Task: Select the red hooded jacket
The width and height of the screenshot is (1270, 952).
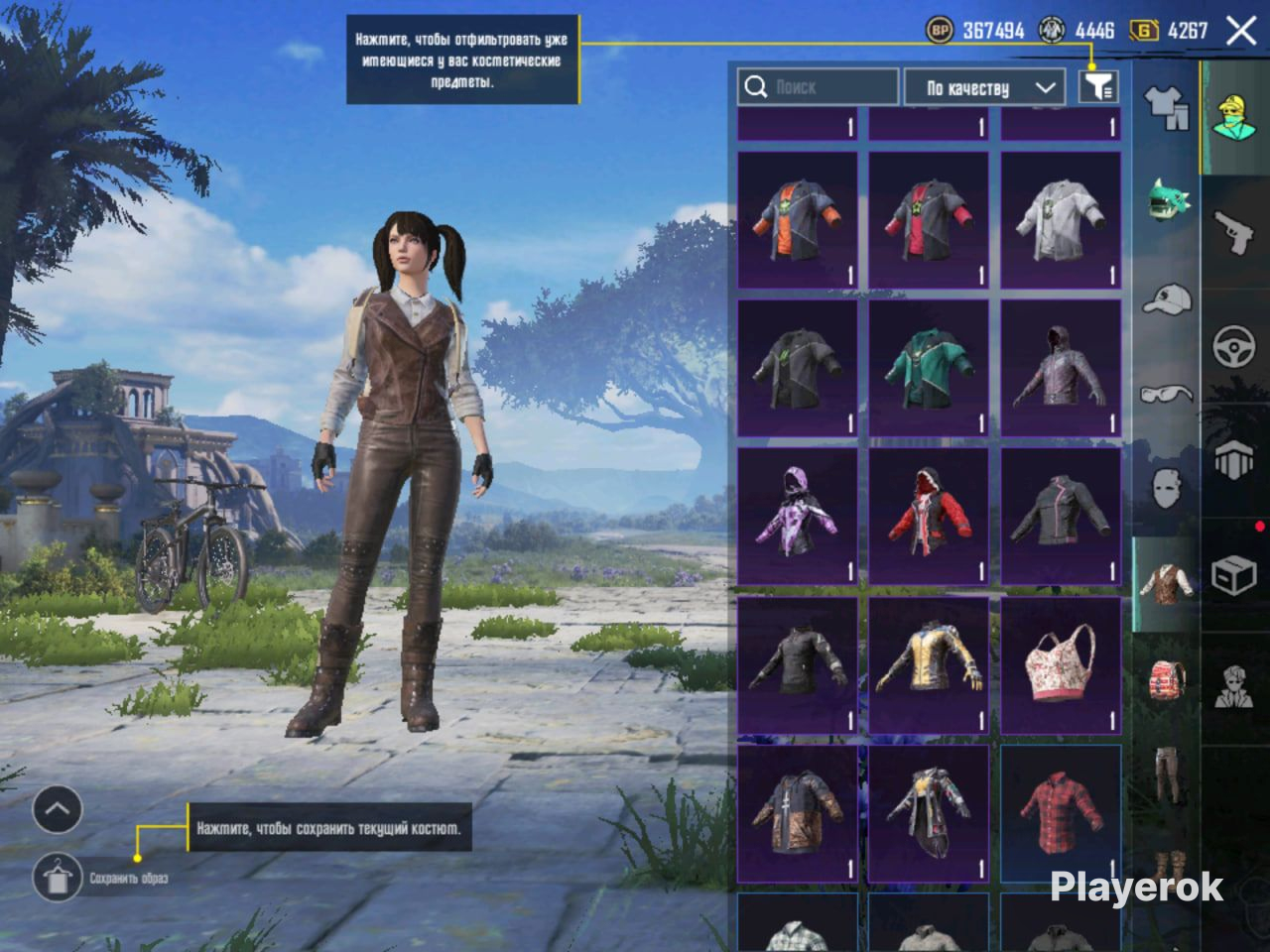Action: pos(929,517)
